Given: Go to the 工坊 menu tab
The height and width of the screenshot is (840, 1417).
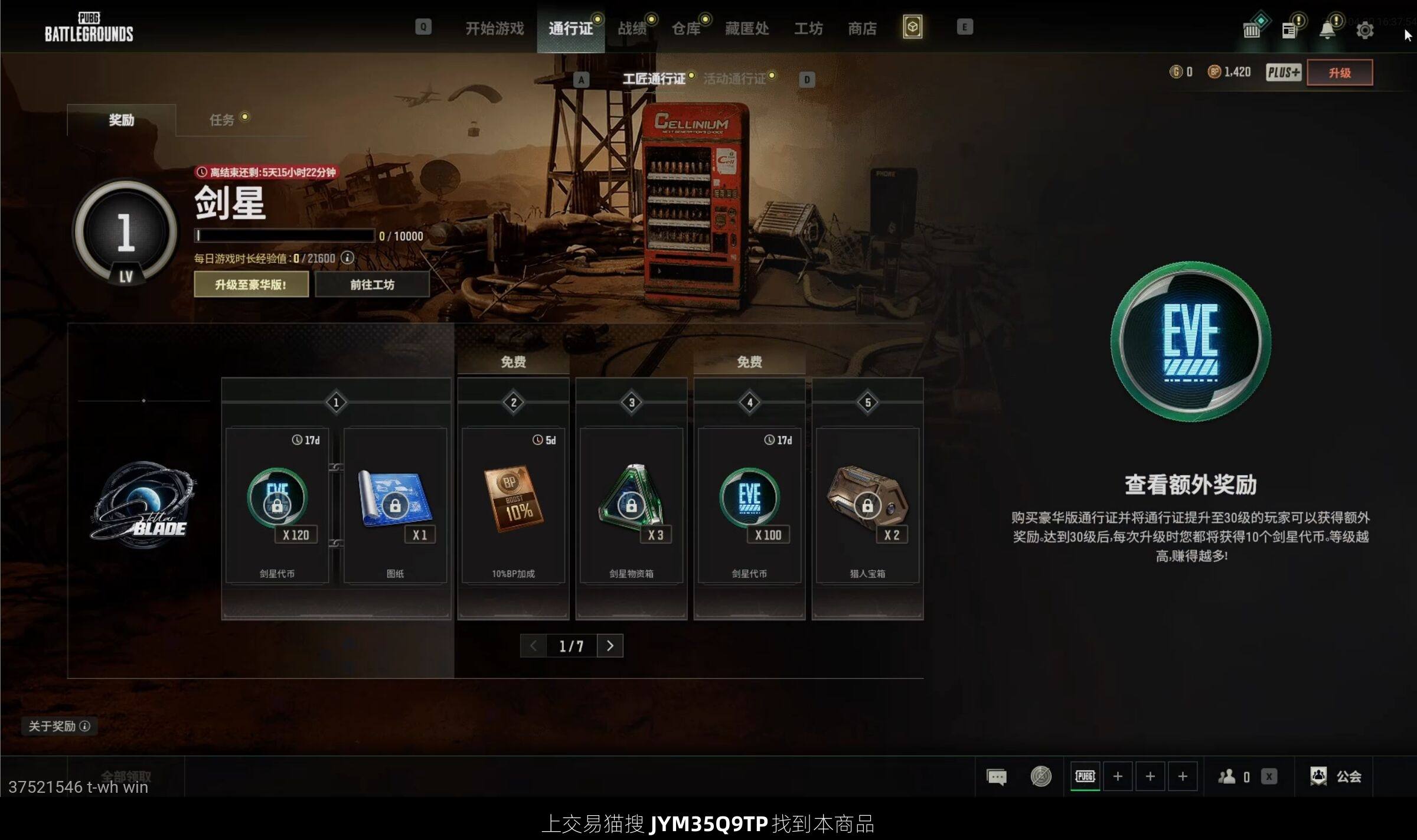Looking at the screenshot, I should 808,28.
